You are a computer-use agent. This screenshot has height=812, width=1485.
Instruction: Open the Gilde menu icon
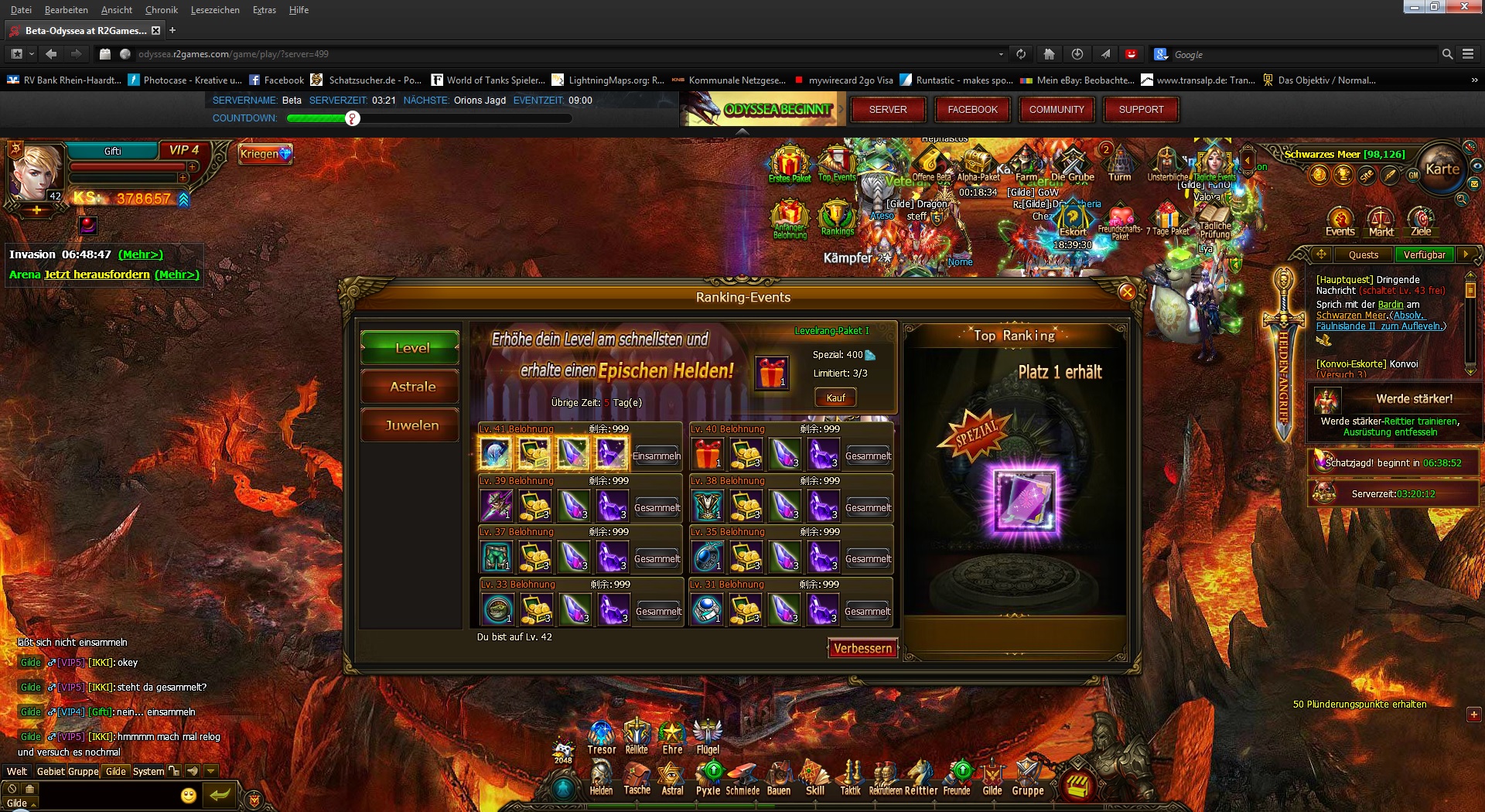992,777
